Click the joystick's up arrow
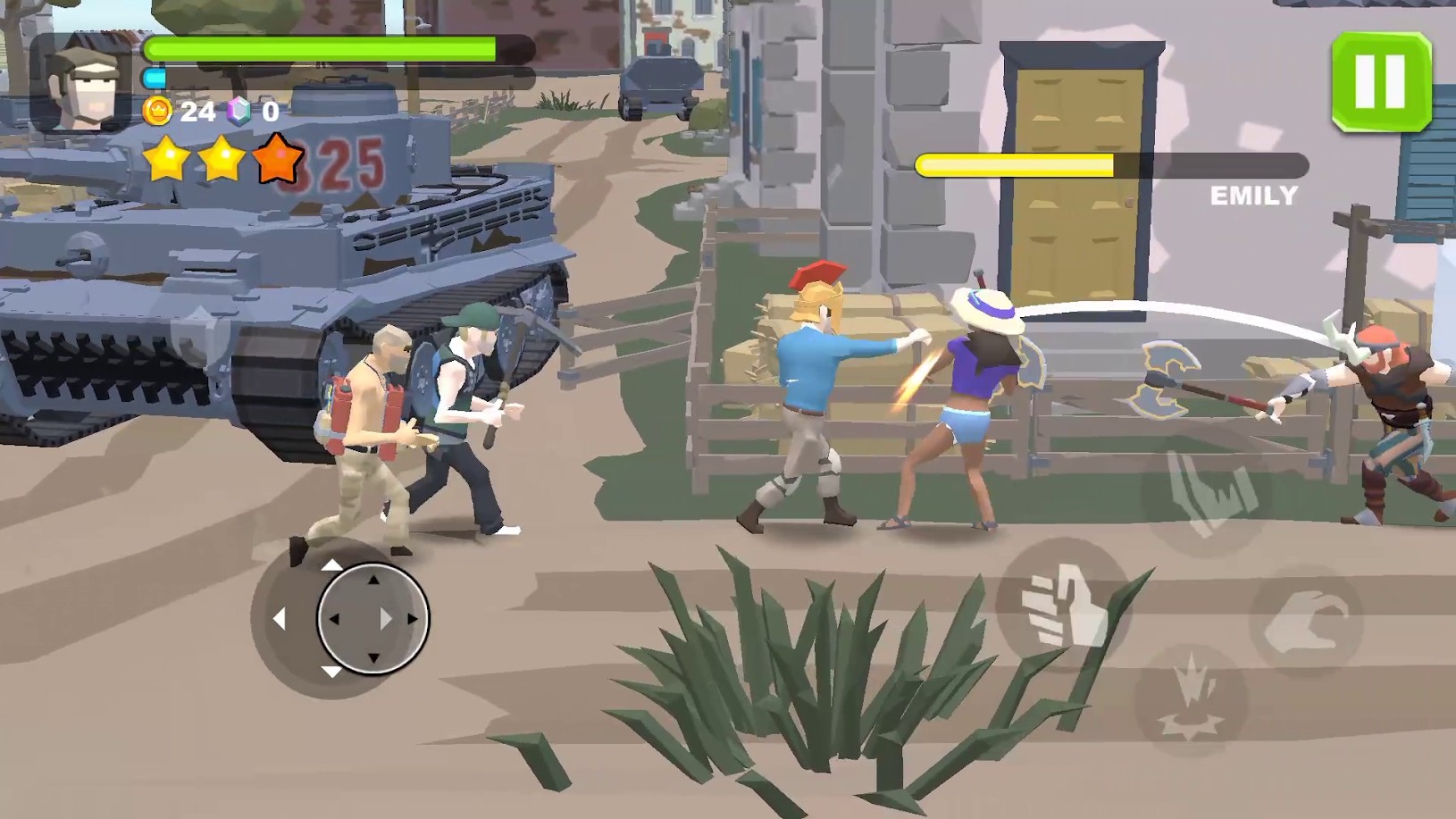 (x=331, y=564)
